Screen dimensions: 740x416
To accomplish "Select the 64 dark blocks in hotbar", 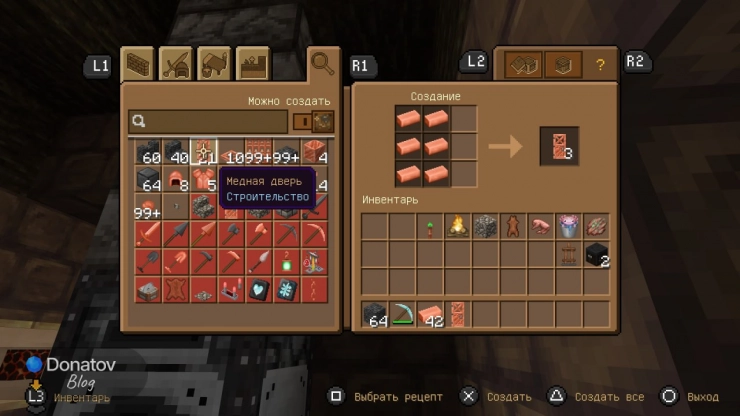I will (x=374, y=314).
